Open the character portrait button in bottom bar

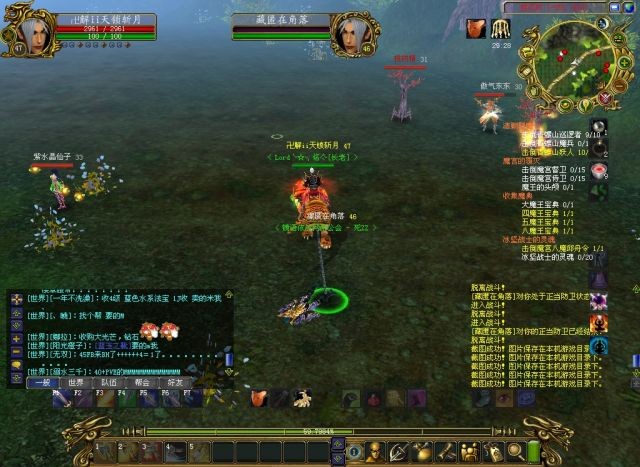coord(373,450)
